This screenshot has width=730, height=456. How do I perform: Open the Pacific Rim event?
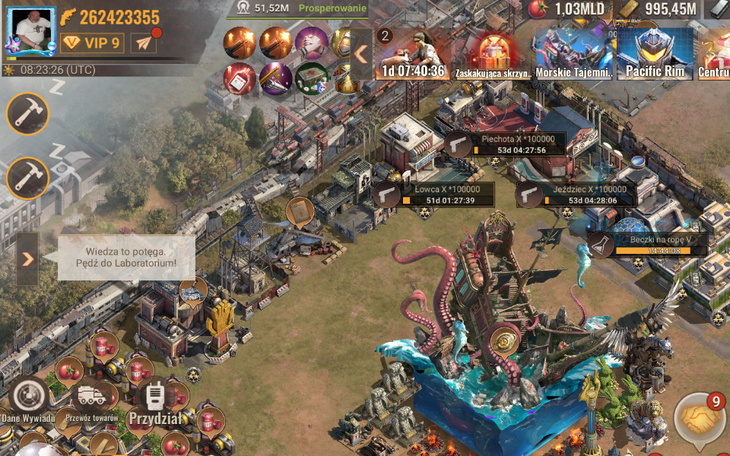pos(655,53)
